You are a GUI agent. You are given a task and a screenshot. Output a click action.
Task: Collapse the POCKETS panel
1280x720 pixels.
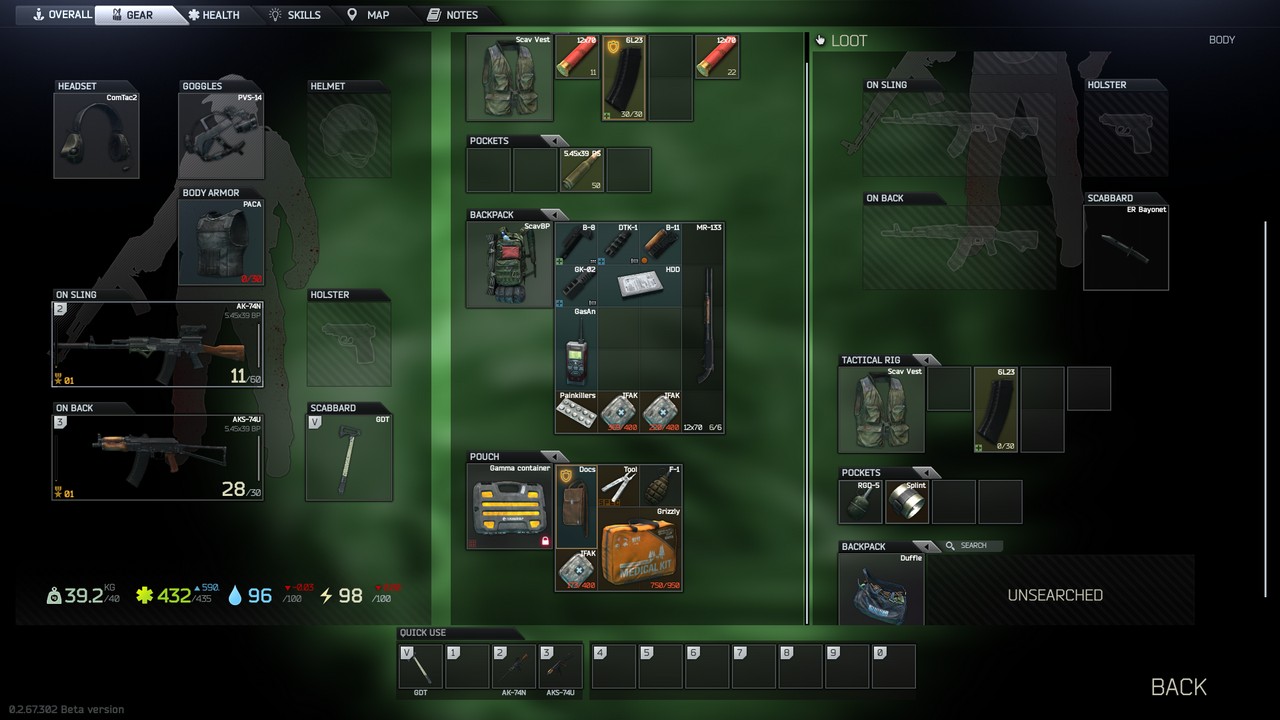pos(557,140)
